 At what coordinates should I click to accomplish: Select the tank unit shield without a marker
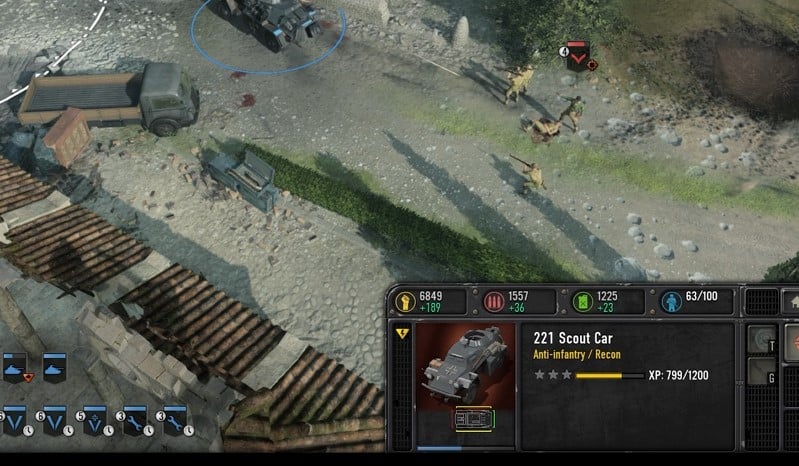coord(53,368)
